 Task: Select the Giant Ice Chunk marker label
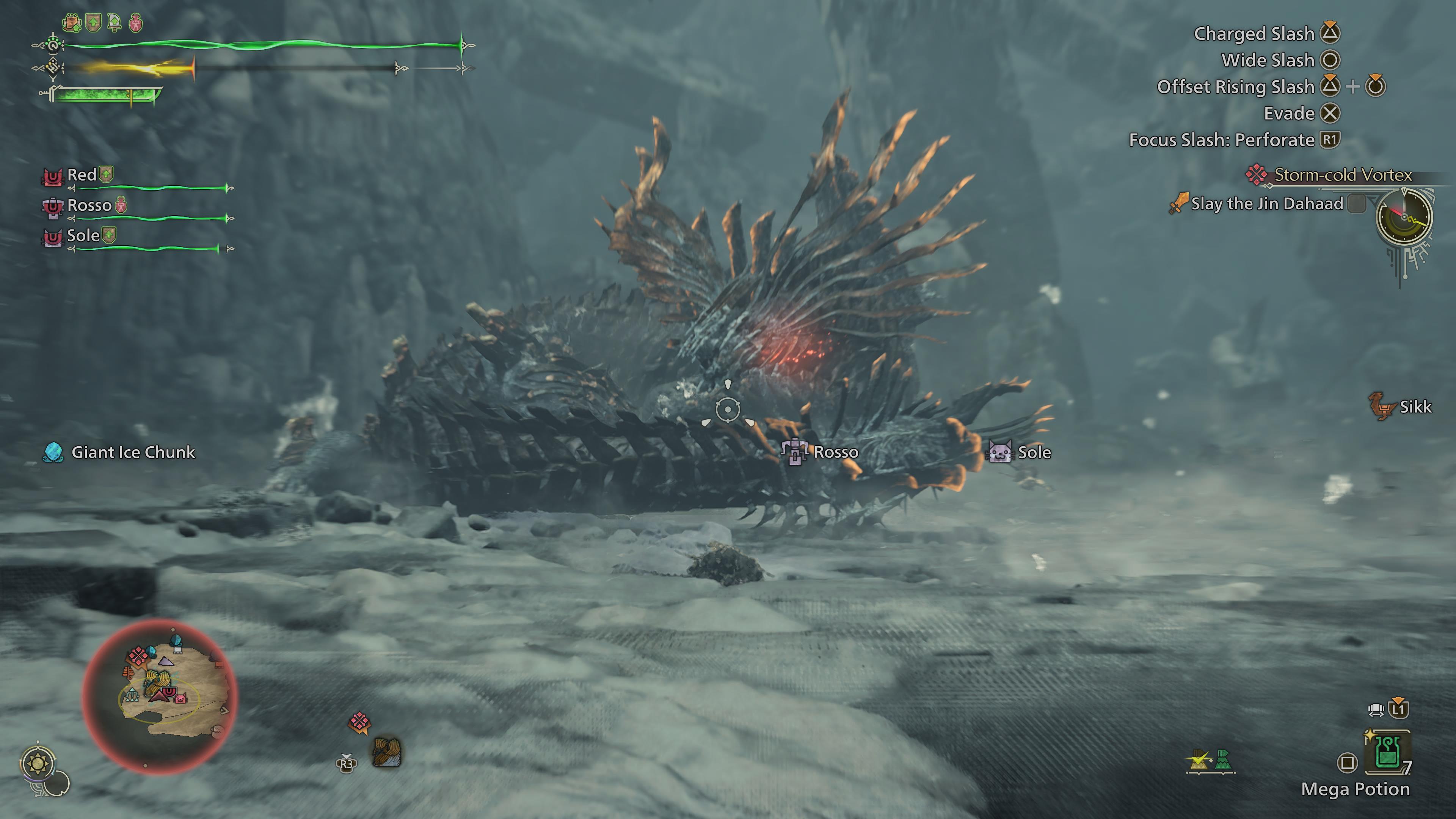132,452
